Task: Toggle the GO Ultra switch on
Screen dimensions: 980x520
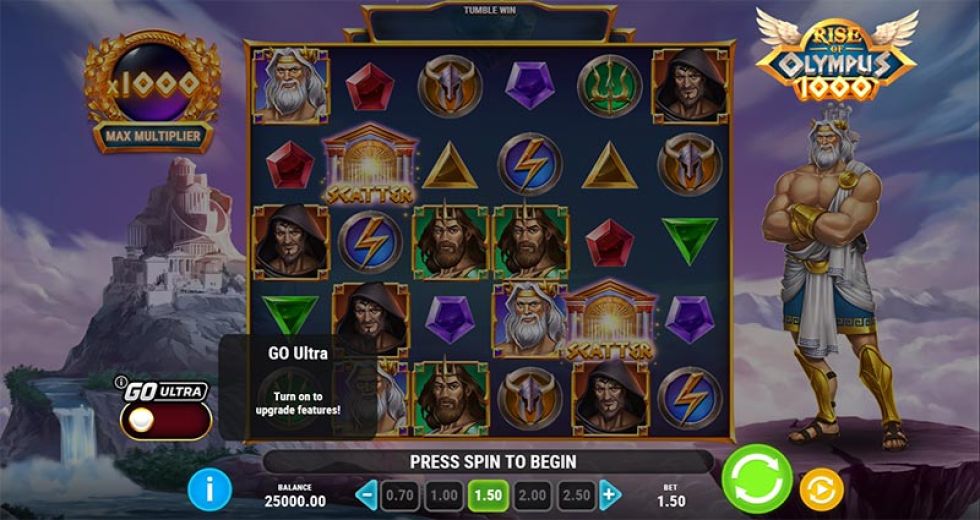Action: click(165, 420)
